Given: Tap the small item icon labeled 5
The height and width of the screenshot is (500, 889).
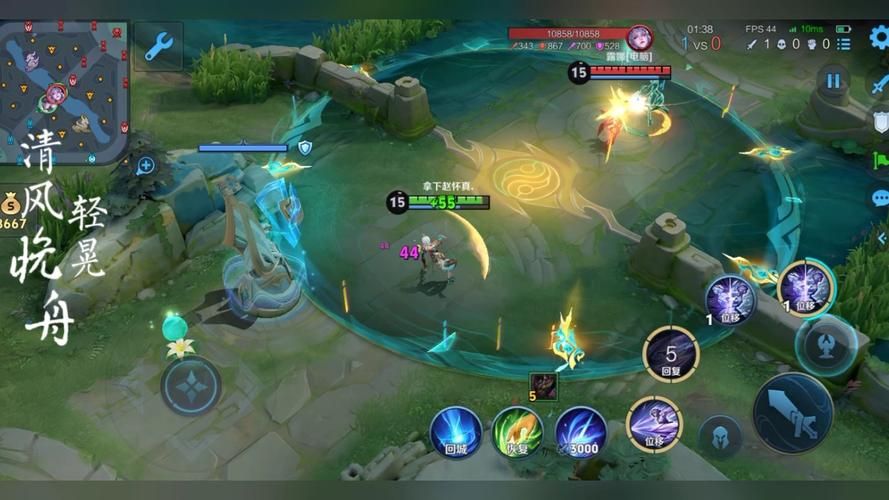Looking at the screenshot, I should tap(543, 385).
